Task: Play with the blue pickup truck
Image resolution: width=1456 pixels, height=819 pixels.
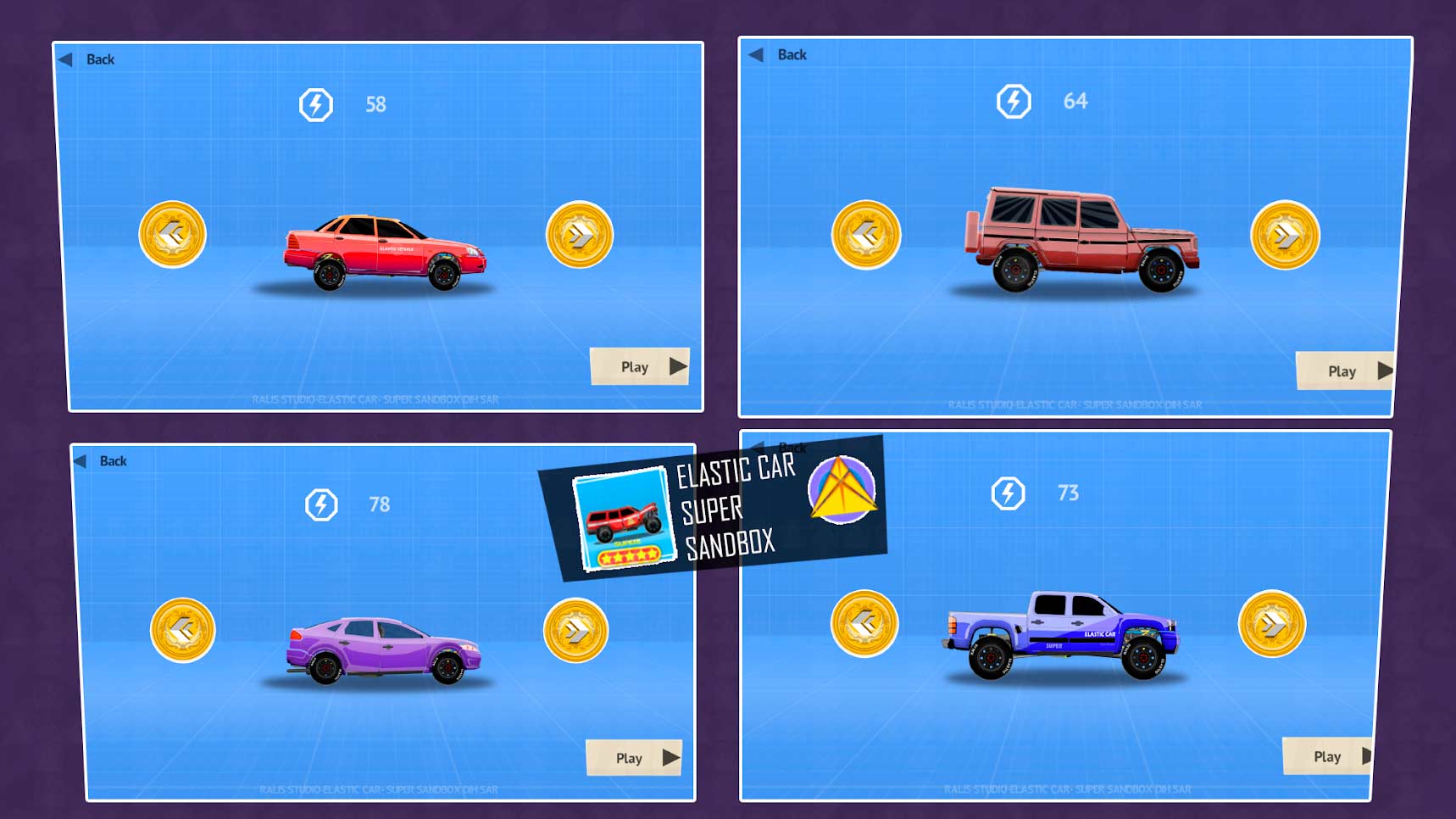Action: tap(1328, 756)
